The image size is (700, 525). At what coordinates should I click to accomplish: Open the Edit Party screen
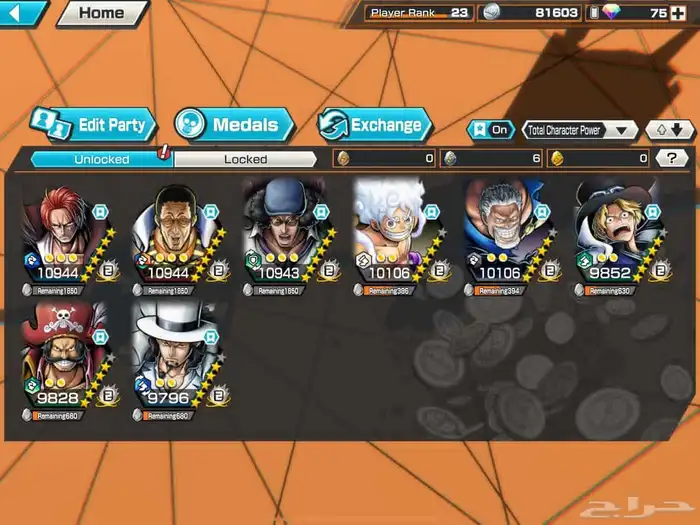pos(94,125)
